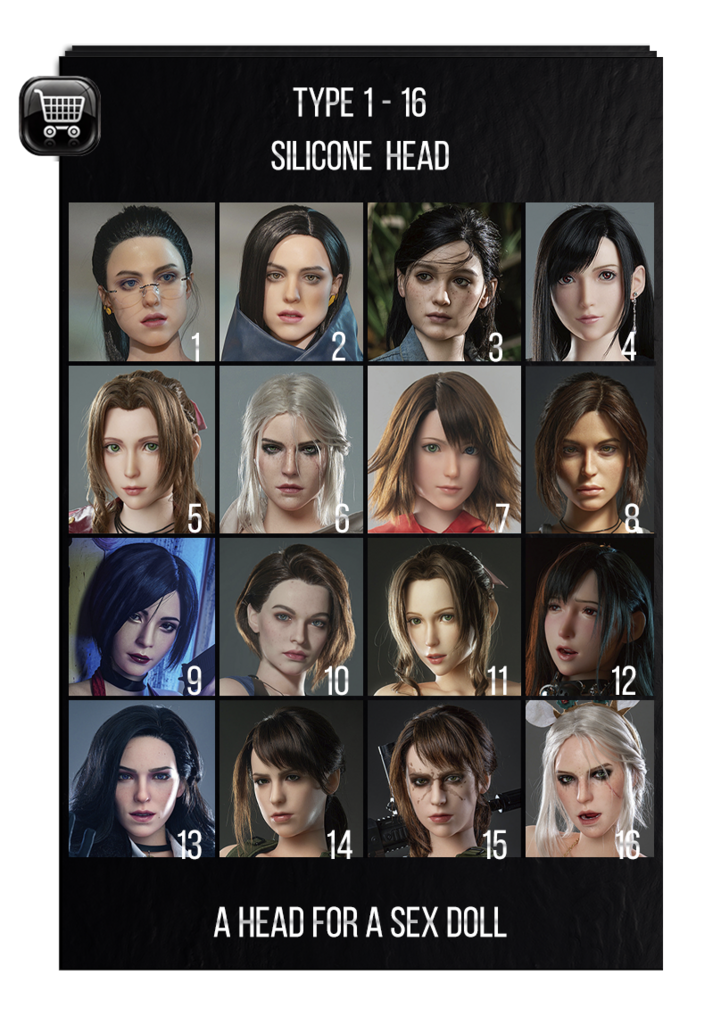Select head type 1 thumbnail
This screenshot has height=1024, width=721.
[x=142, y=282]
